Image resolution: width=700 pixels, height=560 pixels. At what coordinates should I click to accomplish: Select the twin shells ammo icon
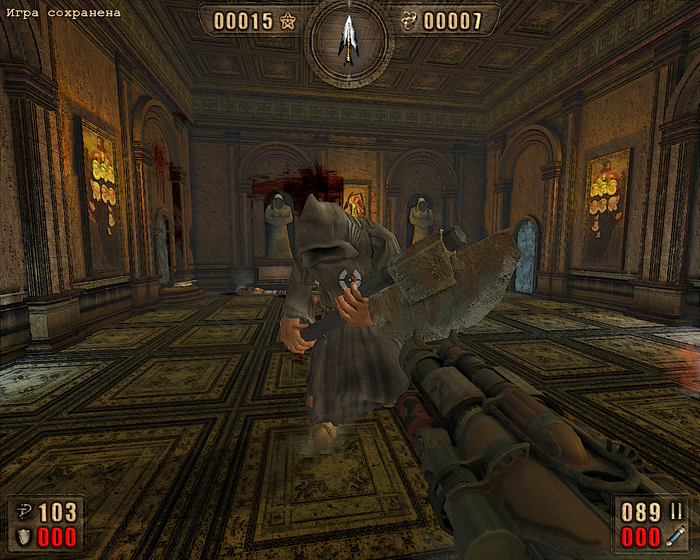pos(678,511)
